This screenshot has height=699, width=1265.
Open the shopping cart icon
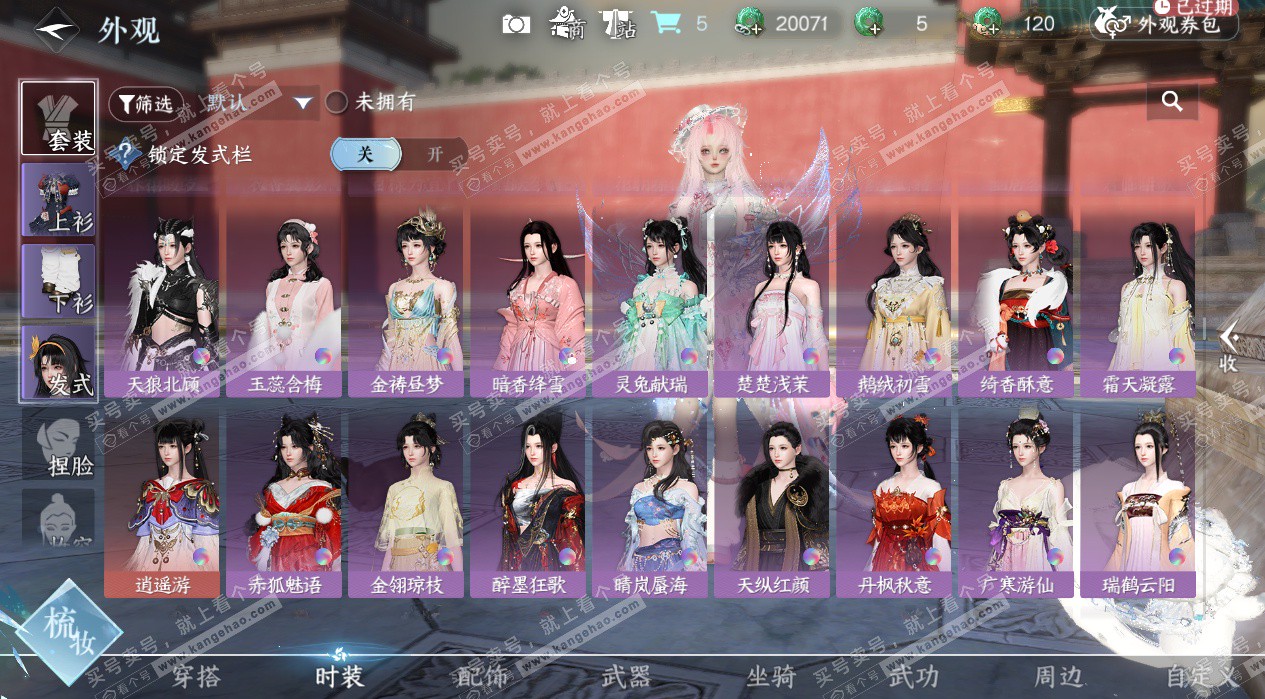(664, 23)
